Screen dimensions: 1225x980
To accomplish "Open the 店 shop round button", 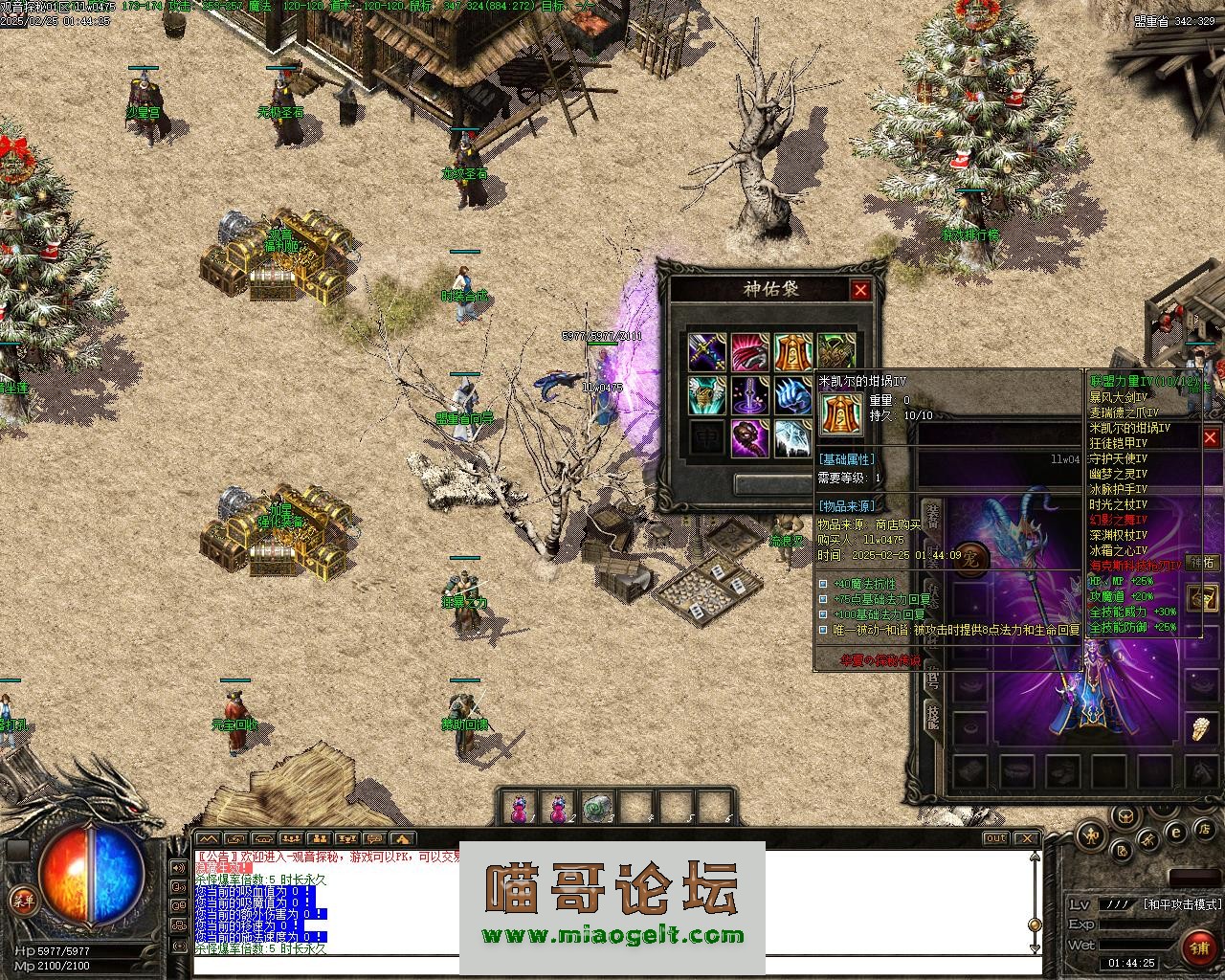I will tap(1207, 828).
